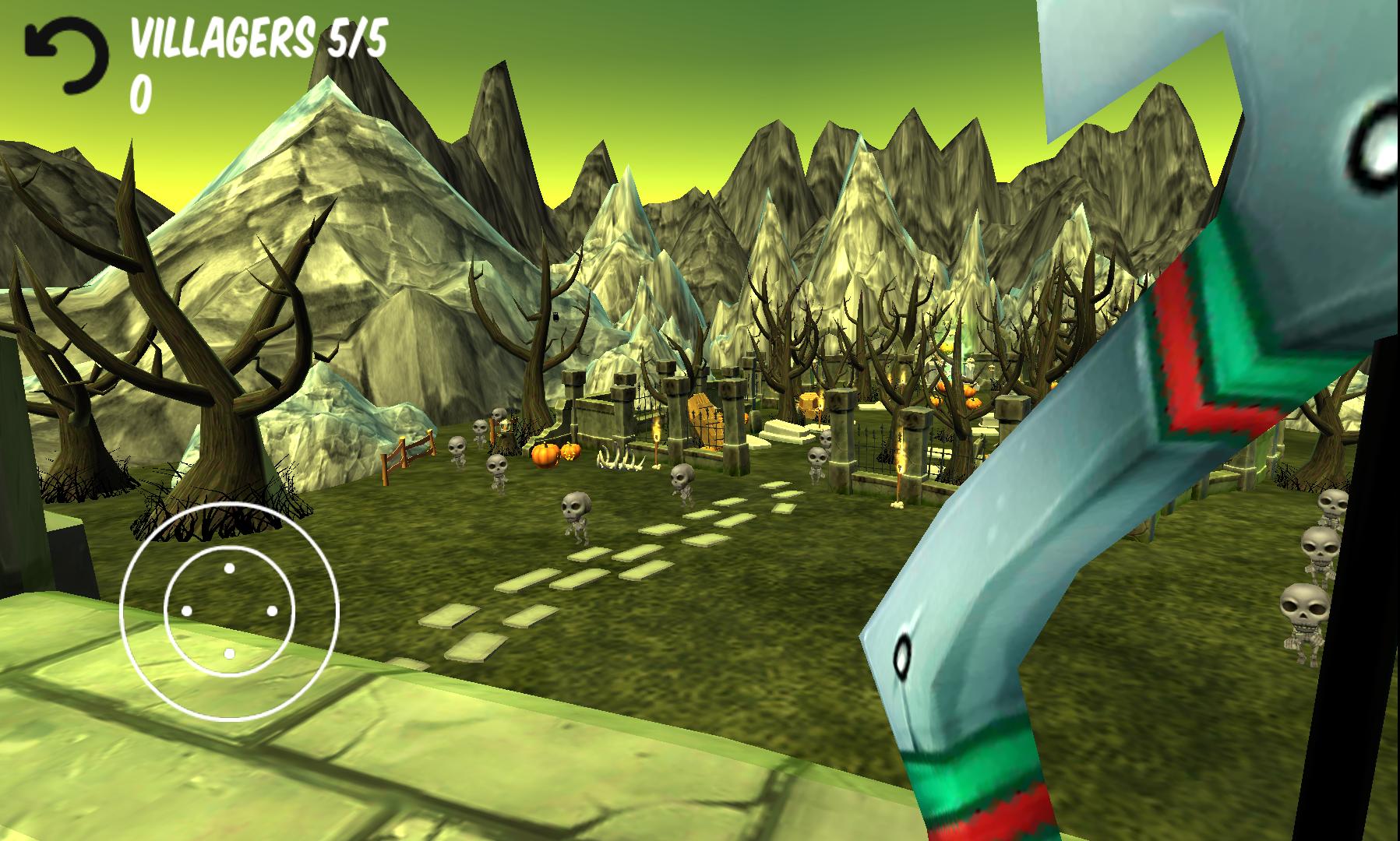Tap the virtual joystick control
Image resolution: width=1400 pixels, height=841 pixels.
(229, 611)
